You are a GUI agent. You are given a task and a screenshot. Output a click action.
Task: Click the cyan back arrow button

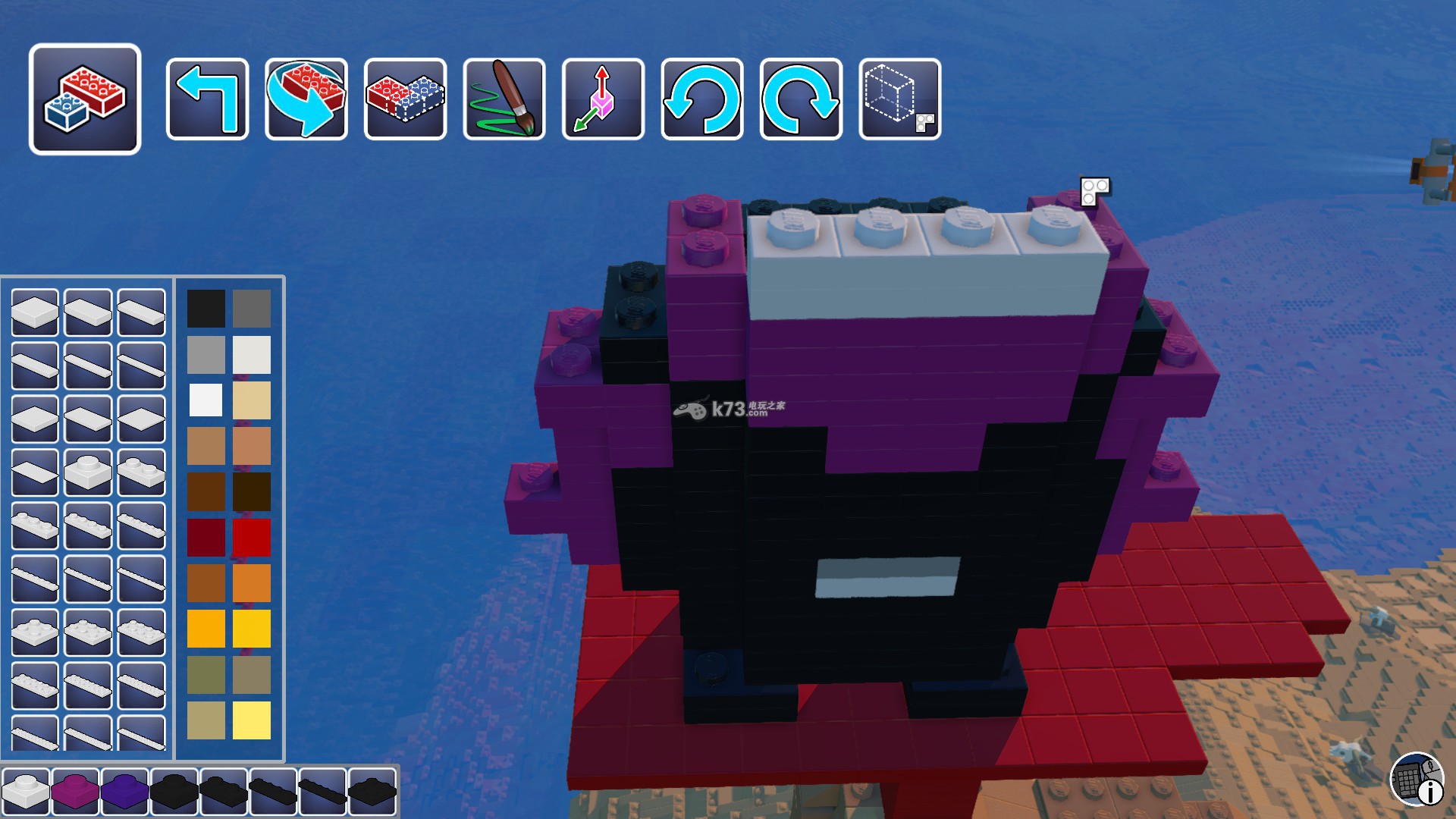[x=207, y=99]
